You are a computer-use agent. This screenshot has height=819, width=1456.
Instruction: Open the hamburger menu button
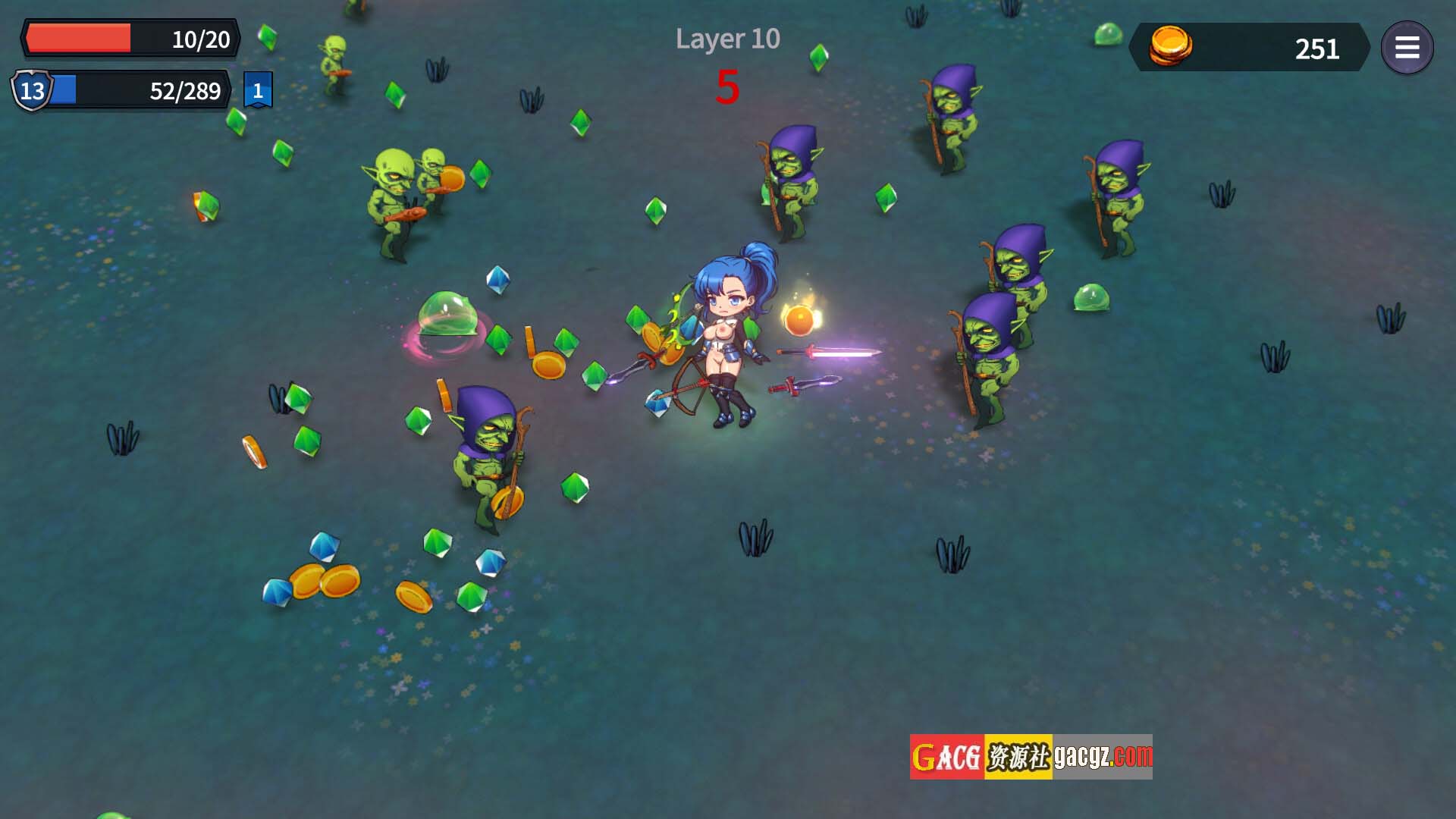(1407, 48)
